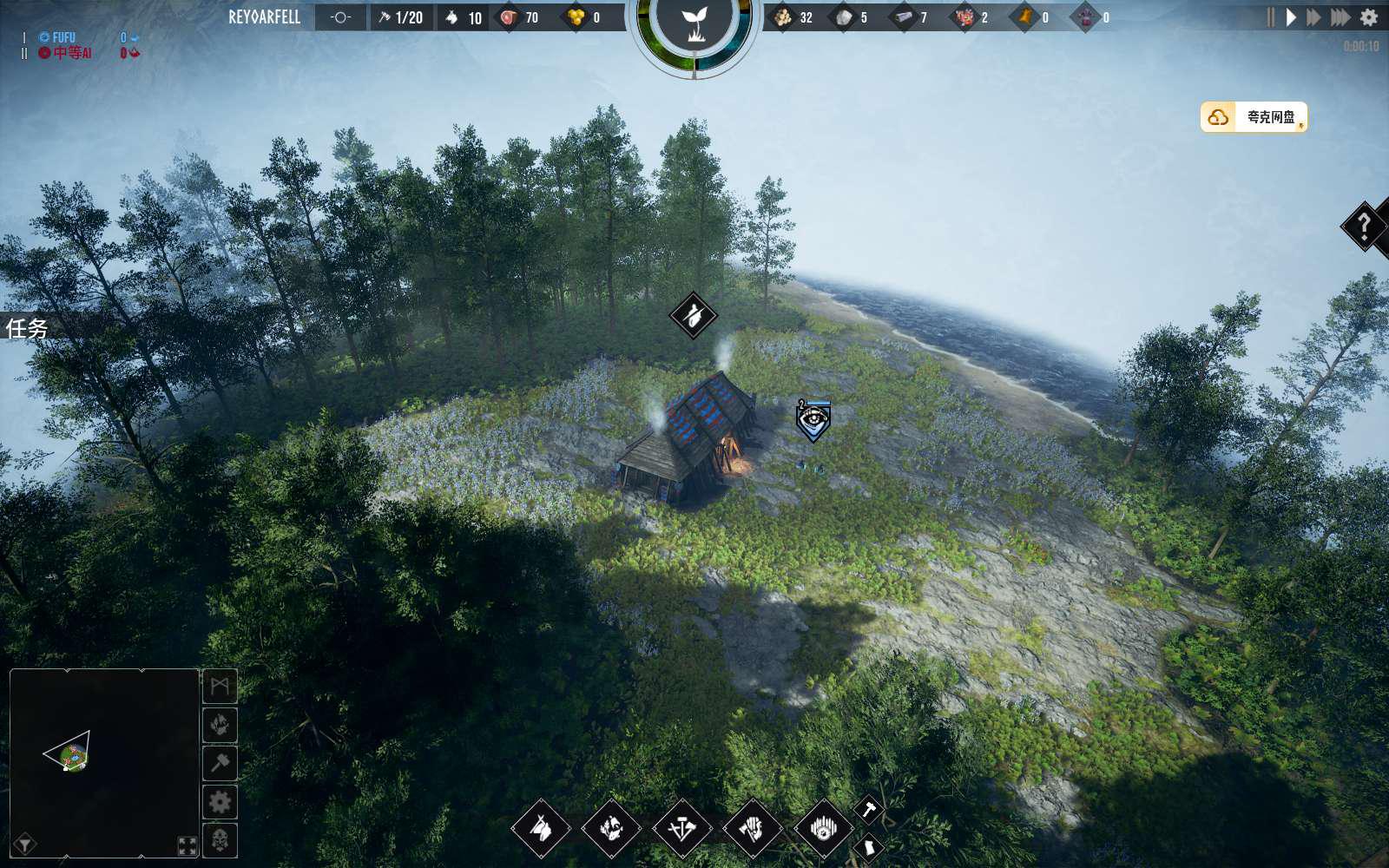Screen dimensions: 1389x868
Task: Select the eye shield marker near the house
Action: pos(813,421)
